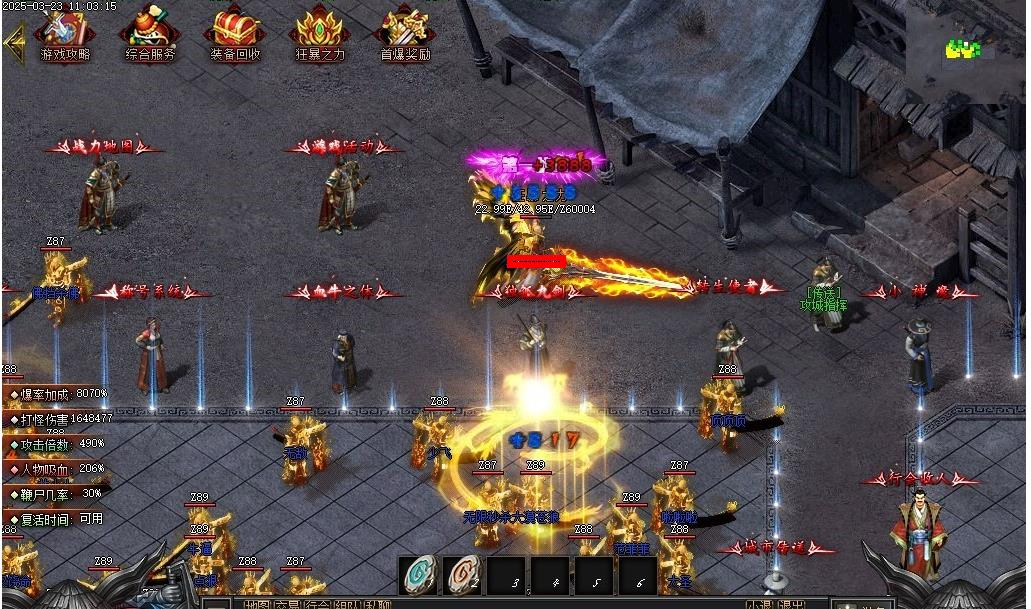
Task: Open the 游戏攻略 game guide
Action: click(65, 34)
